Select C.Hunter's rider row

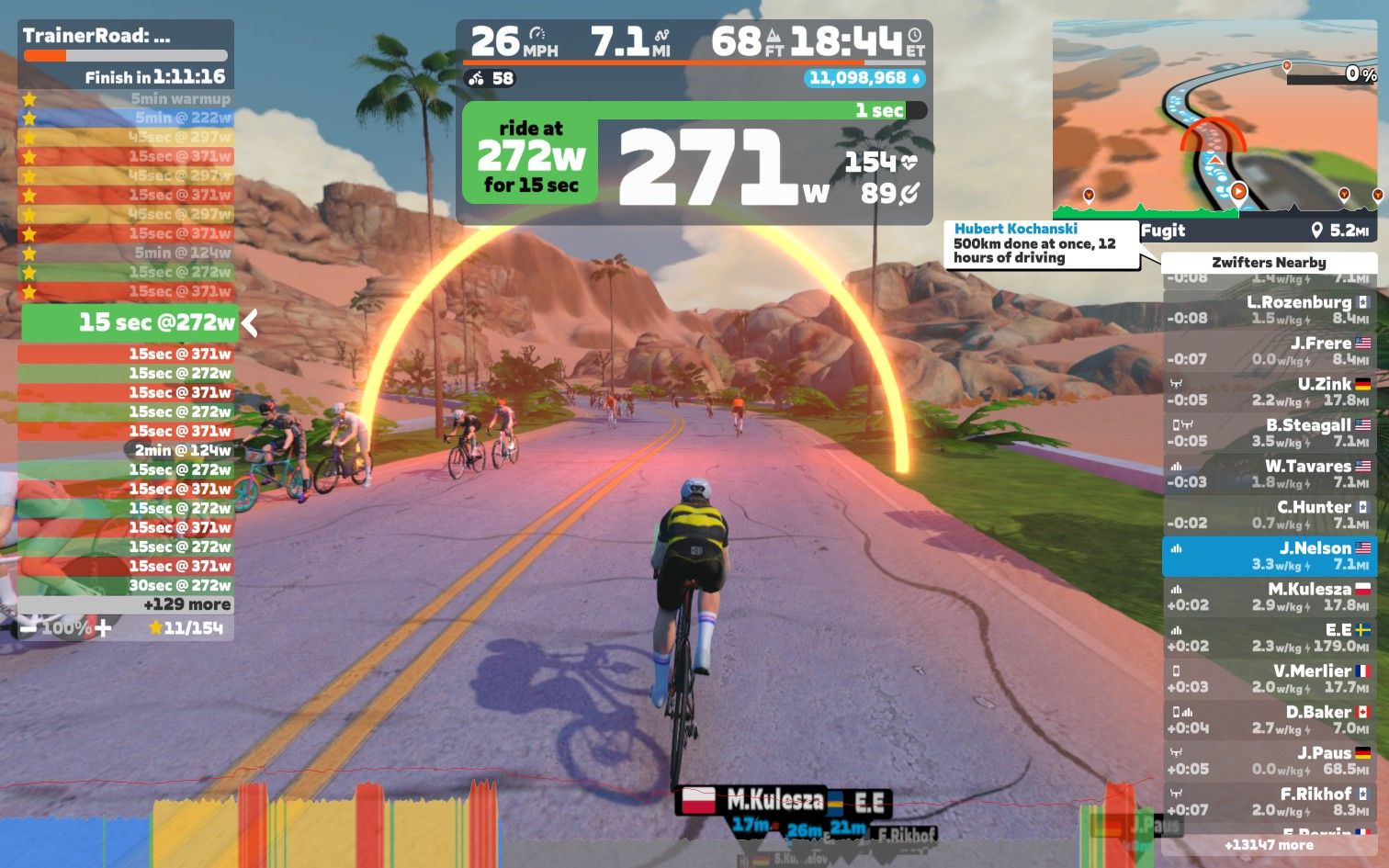coord(1269,515)
